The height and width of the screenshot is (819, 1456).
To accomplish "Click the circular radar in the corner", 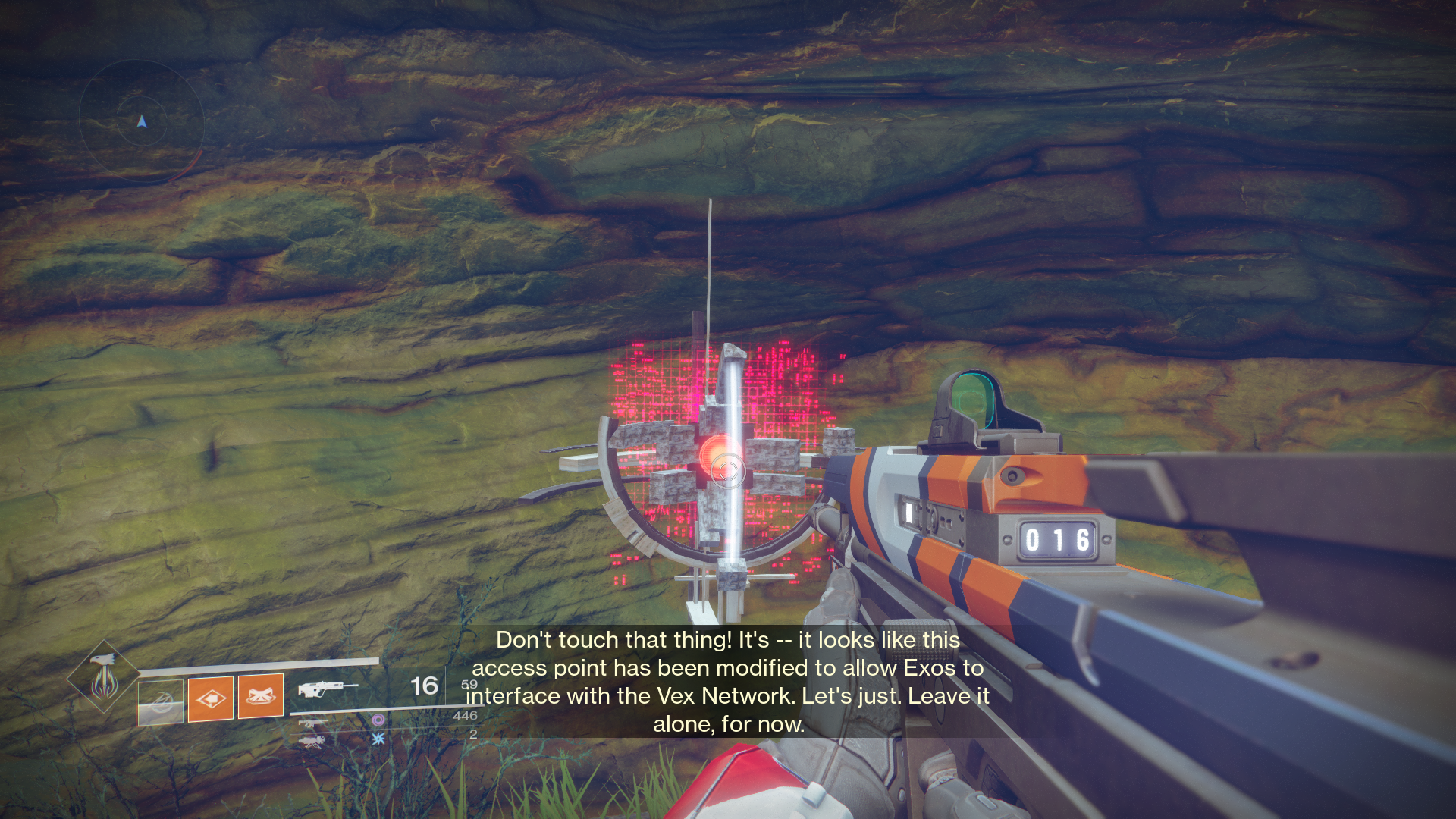I will click(x=141, y=121).
